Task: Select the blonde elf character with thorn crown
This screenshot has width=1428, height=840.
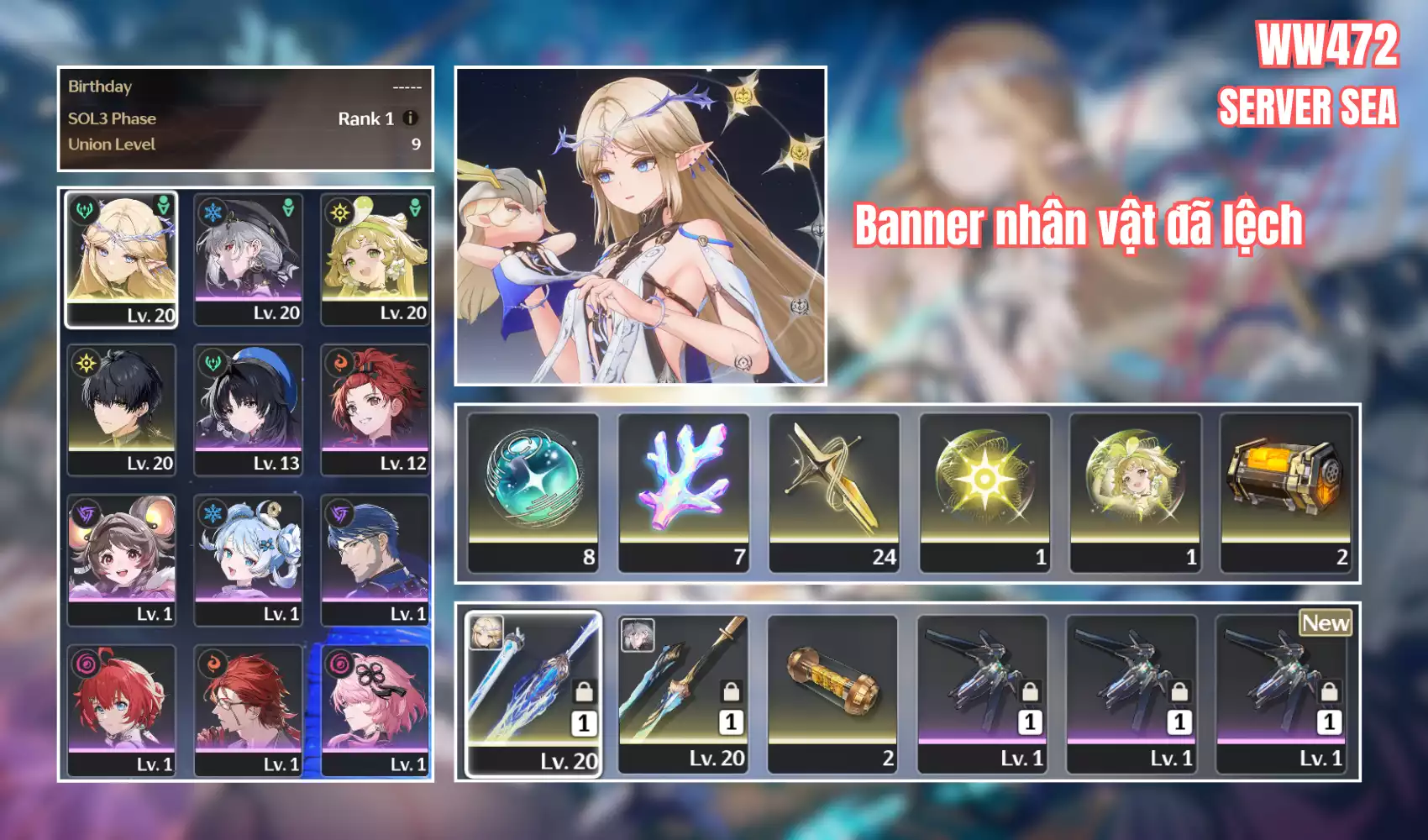Action: [122, 259]
